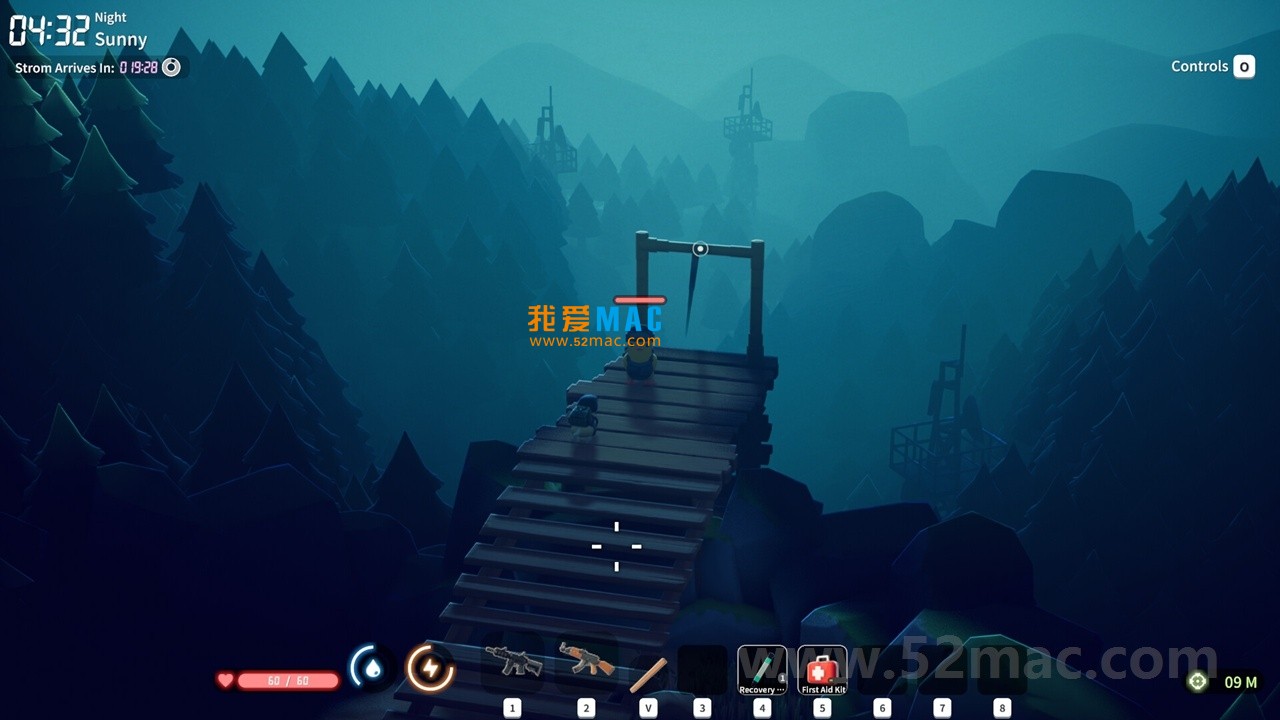The width and height of the screenshot is (1280, 720).
Task: Click the 04:32 clock display
Action: click(x=50, y=30)
